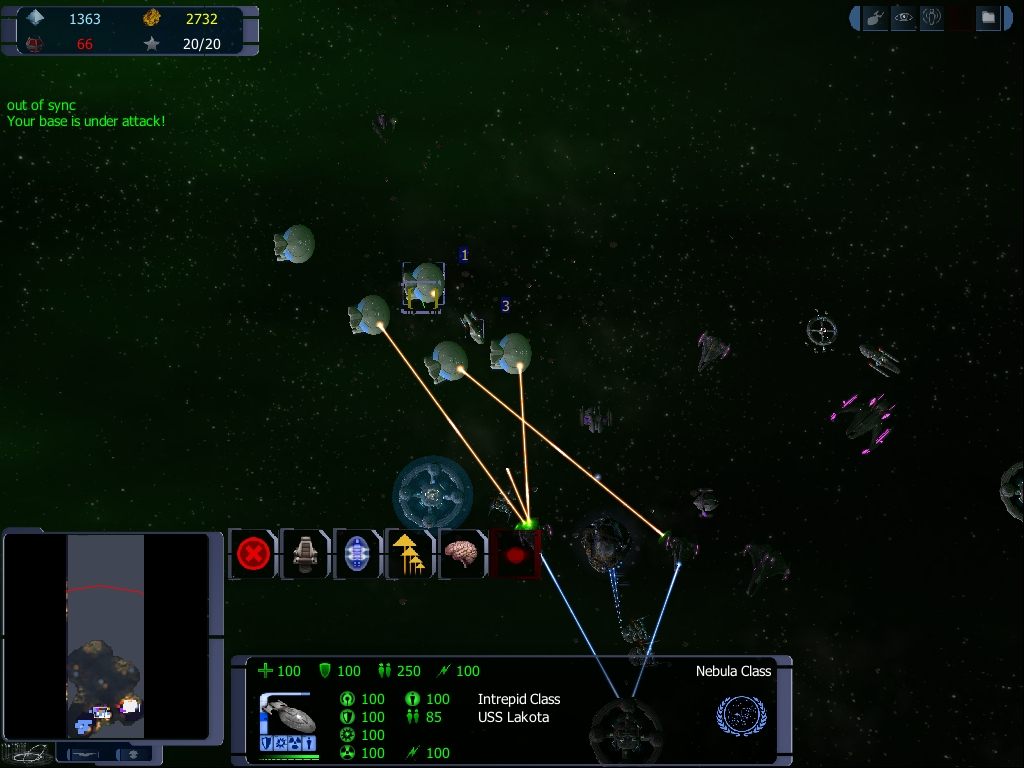Viewport: 1024px width, 768px height.
Task: Open the ship list icon
Action: [x=875, y=18]
